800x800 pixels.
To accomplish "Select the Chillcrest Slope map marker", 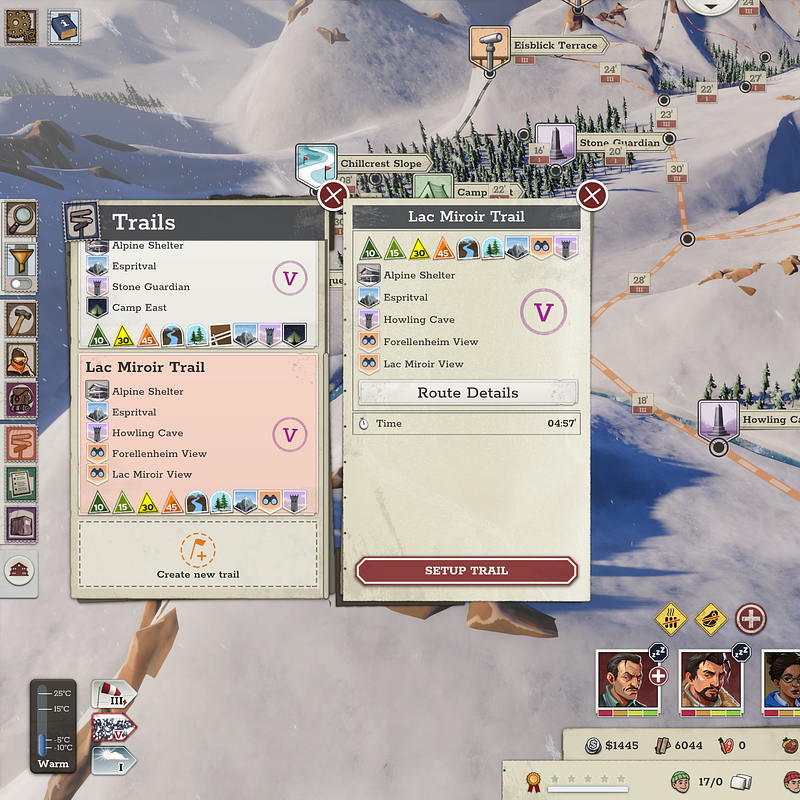I will (x=316, y=164).
